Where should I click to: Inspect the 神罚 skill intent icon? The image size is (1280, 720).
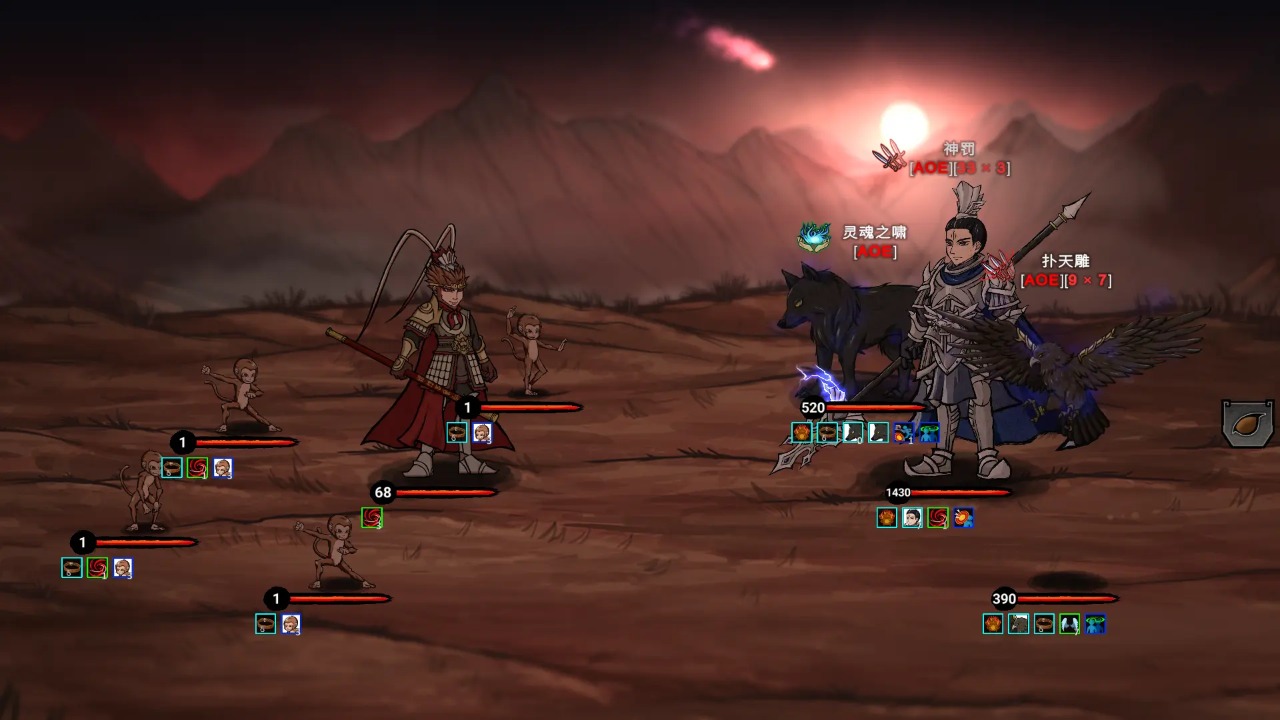[889, 157]
